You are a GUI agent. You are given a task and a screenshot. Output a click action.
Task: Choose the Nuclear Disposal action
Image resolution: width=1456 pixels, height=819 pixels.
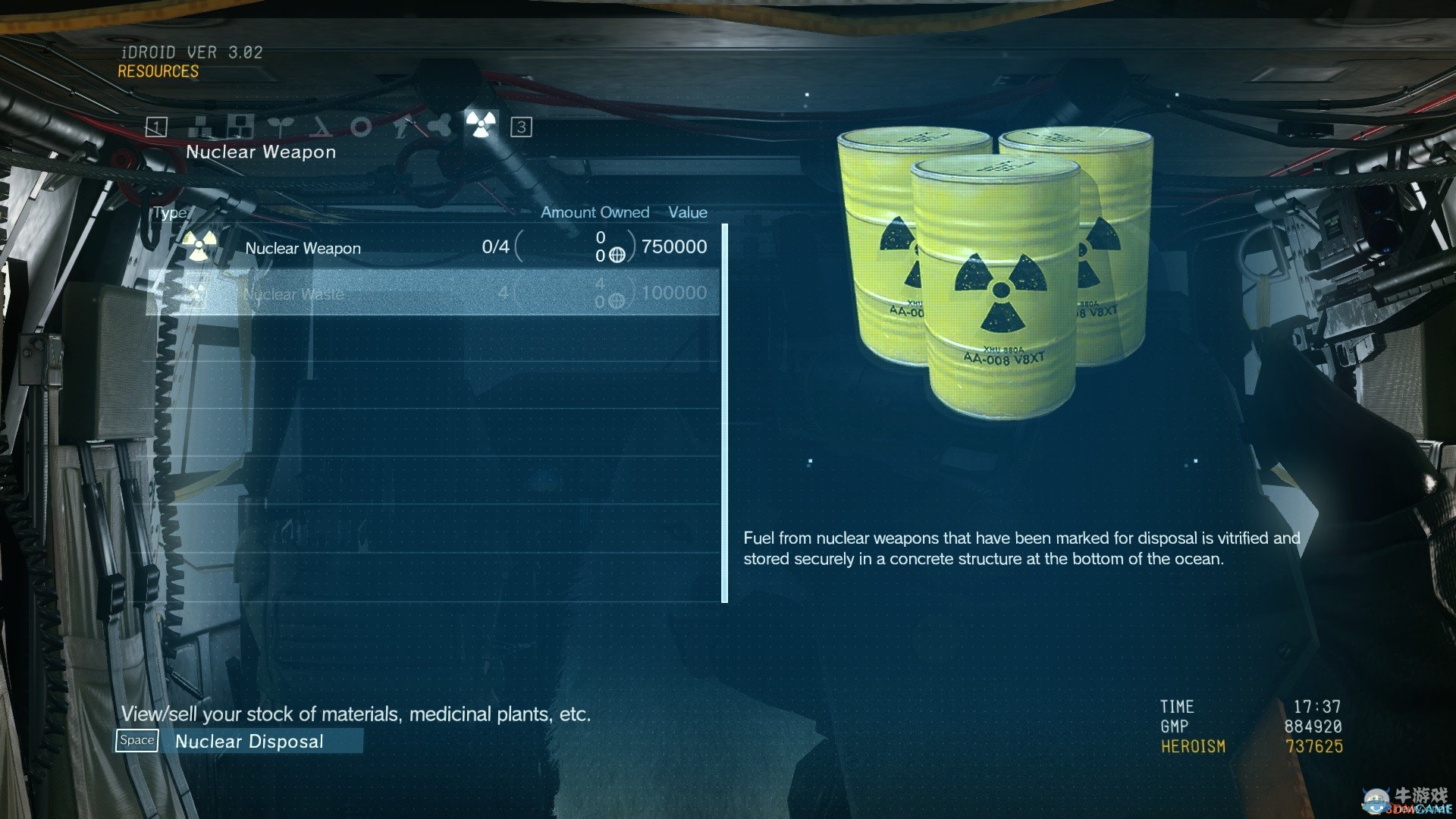pos(249,741)
